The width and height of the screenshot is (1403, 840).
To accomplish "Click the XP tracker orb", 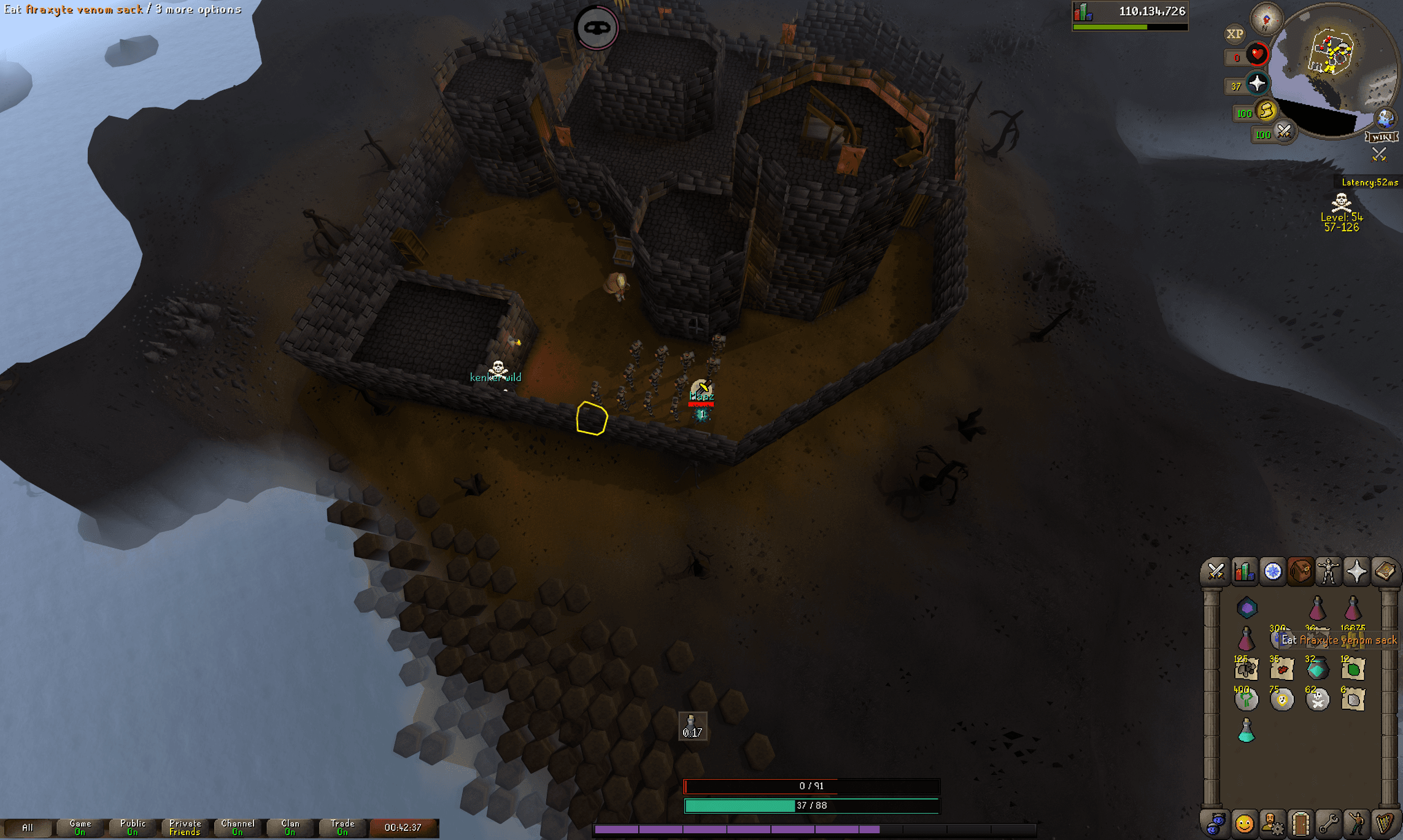I will pyautogui.click(x=1235, y=34).
